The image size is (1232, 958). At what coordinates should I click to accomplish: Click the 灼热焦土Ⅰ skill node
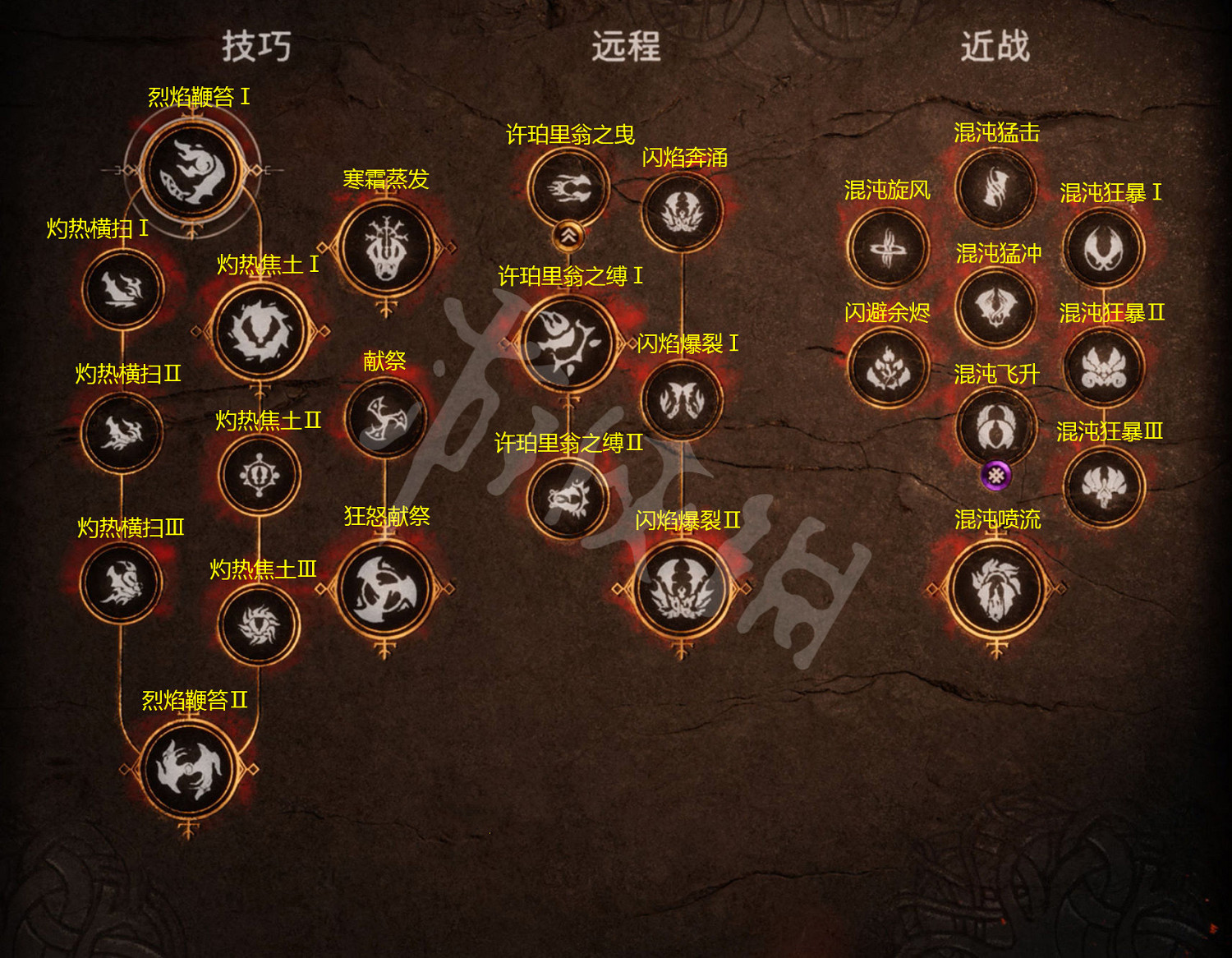coord(259,329)
